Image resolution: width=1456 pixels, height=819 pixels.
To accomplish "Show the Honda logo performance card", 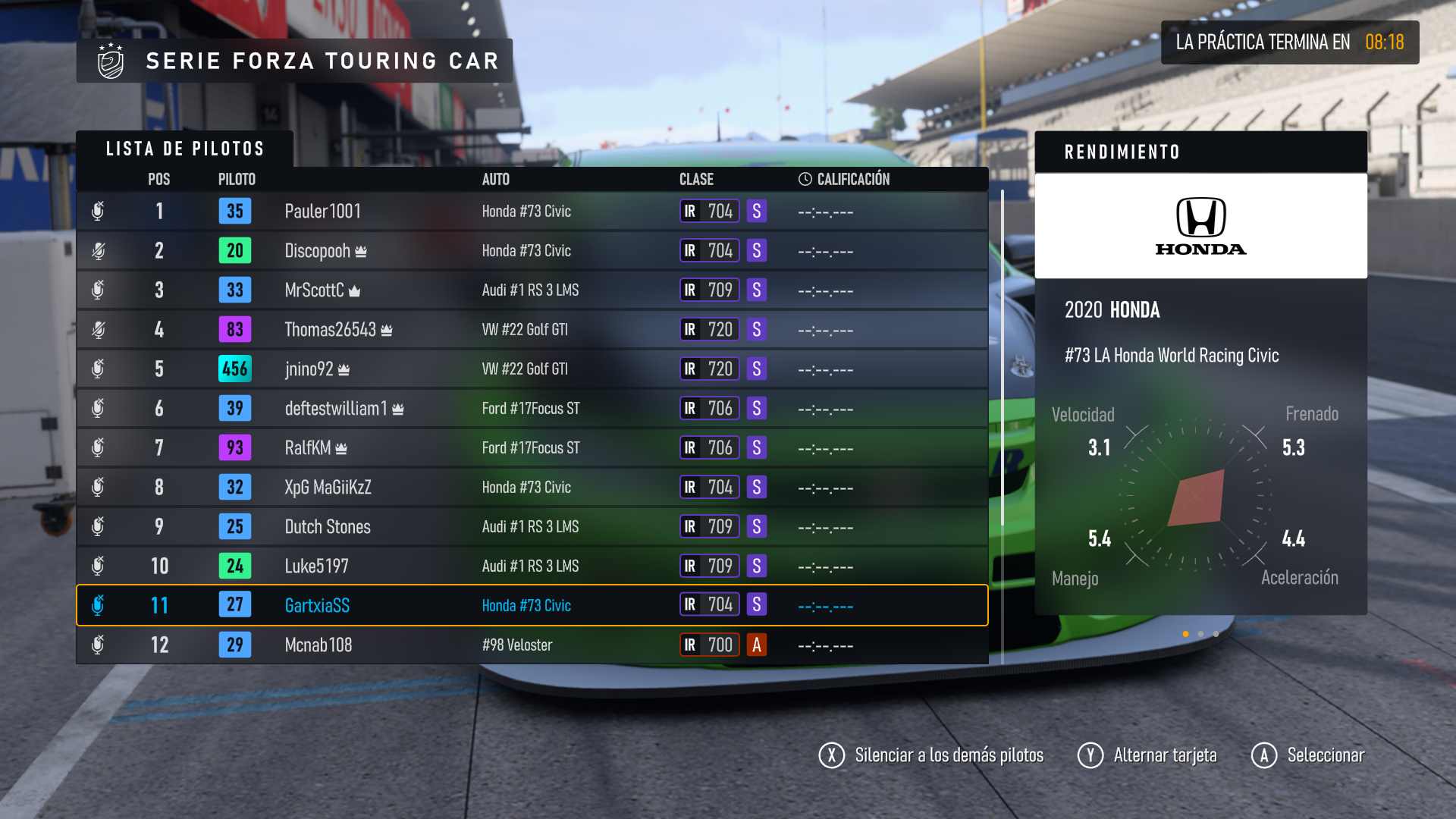I will pyautogui.click(x=1200, y=226).
